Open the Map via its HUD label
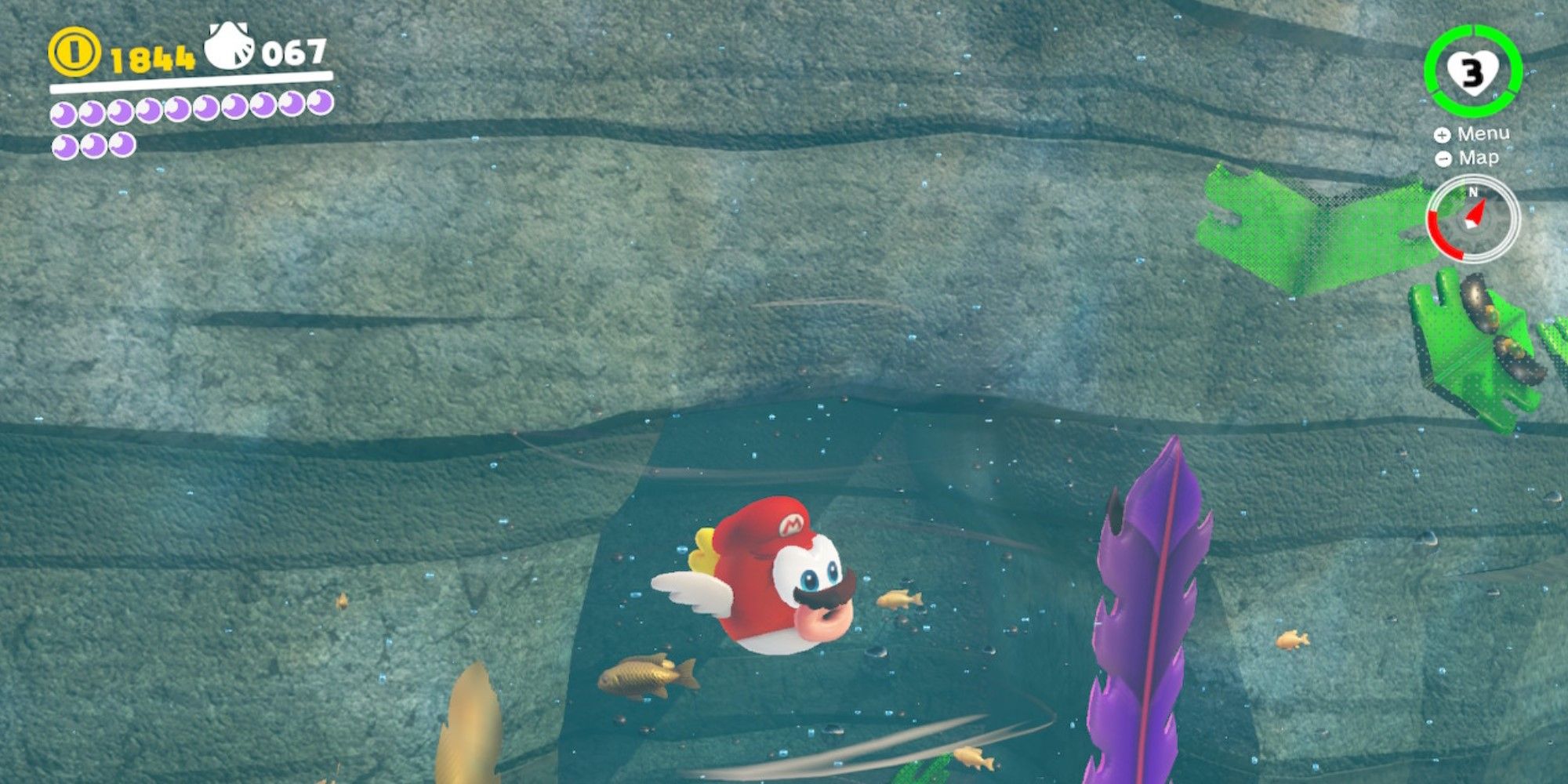Image resolution: width=1568 pixels, height=784 pixels. coord(1478,158)
